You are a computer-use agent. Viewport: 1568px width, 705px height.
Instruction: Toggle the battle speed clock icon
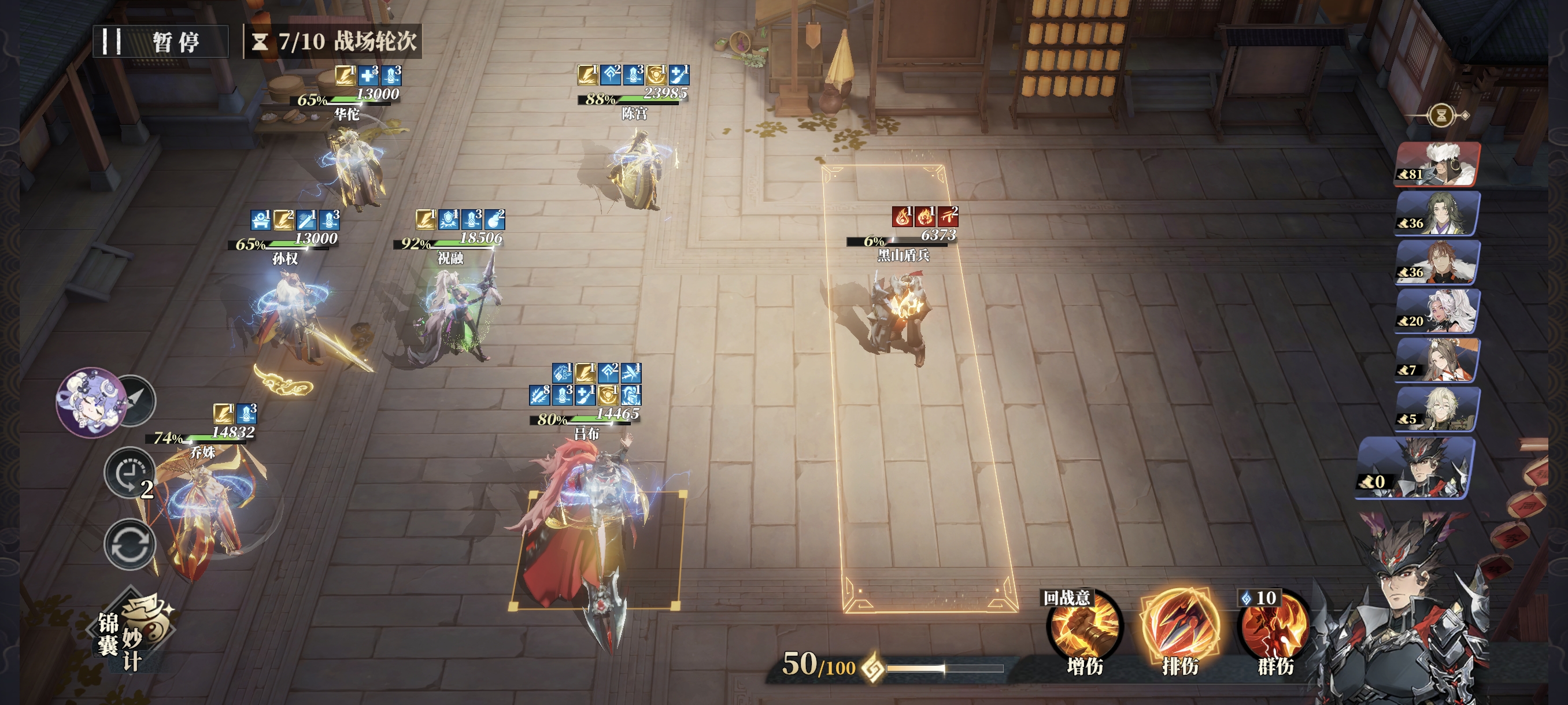tap(129, 473)
